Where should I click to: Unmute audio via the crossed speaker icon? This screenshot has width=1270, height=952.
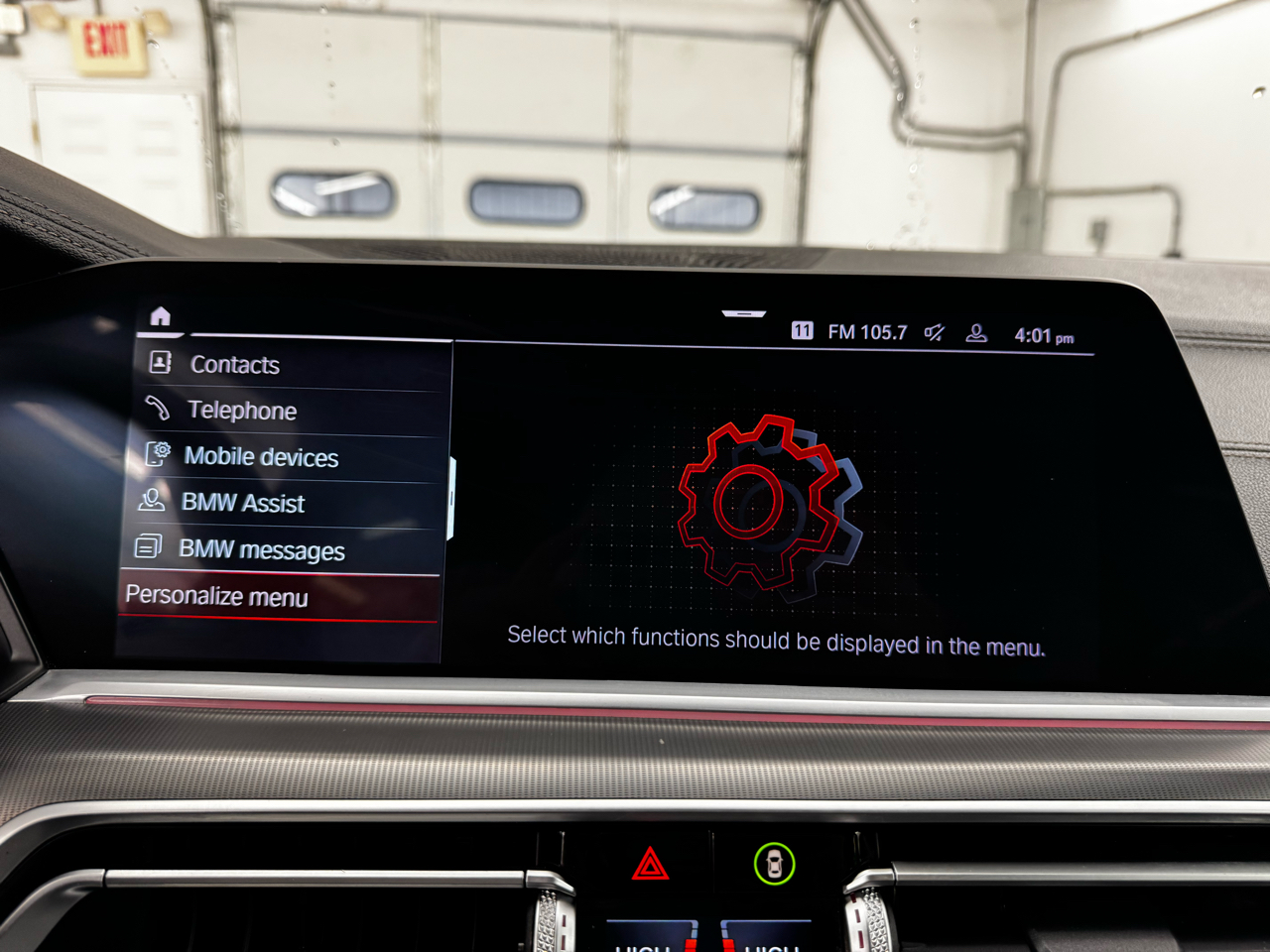point(934,332)
